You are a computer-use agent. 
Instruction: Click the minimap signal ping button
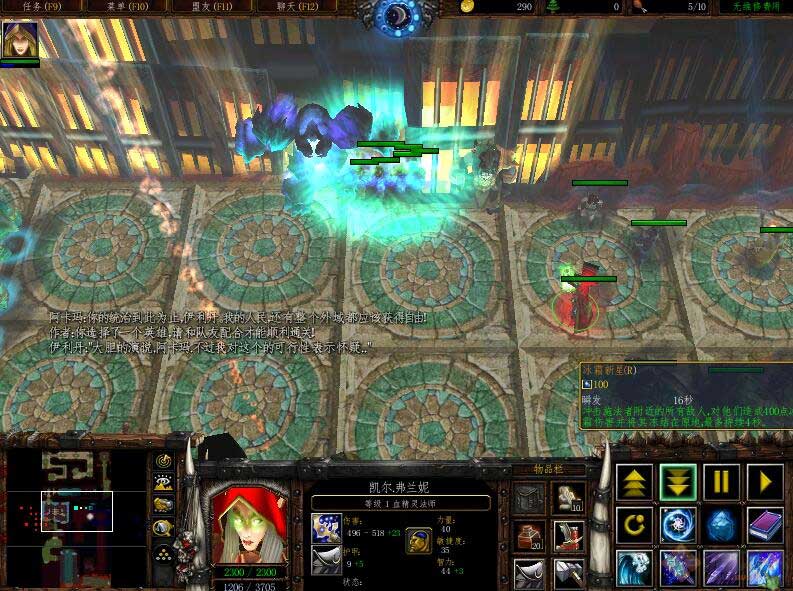(x=162, y=461)
